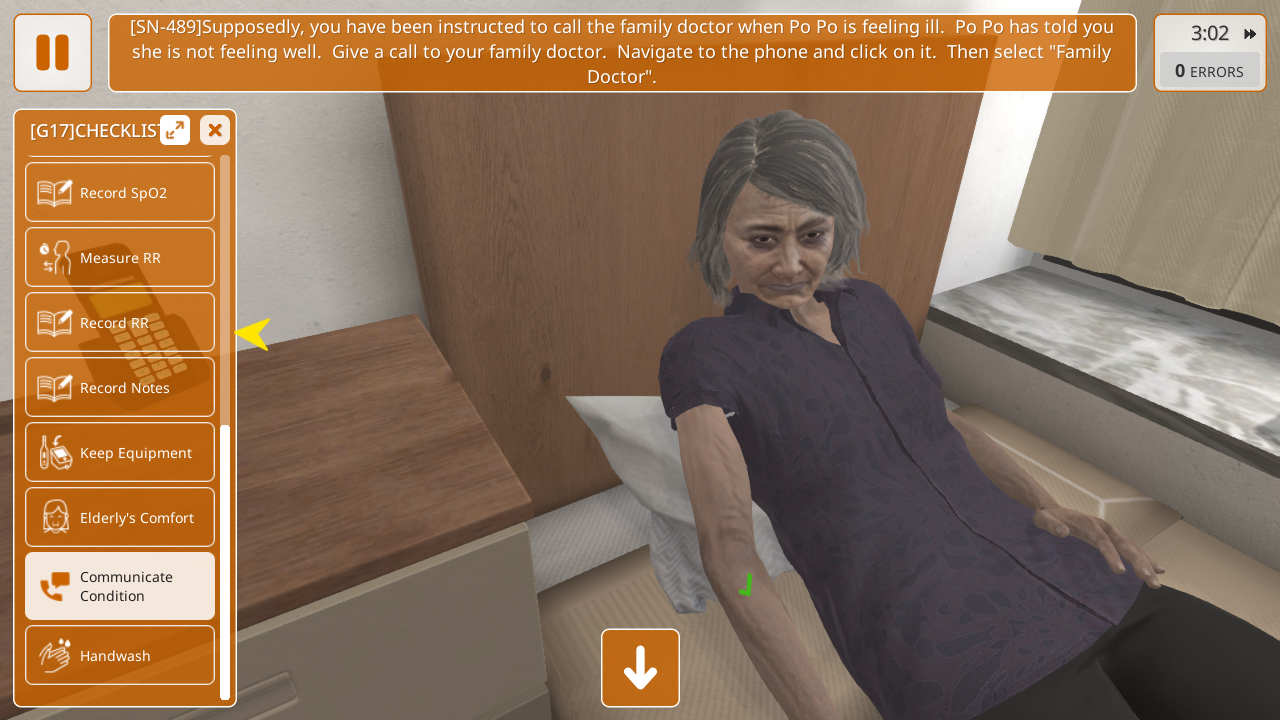This screenshot has width=1280, height=720.
Task: Click the checklist scrollbar
Action: (225, 560)
